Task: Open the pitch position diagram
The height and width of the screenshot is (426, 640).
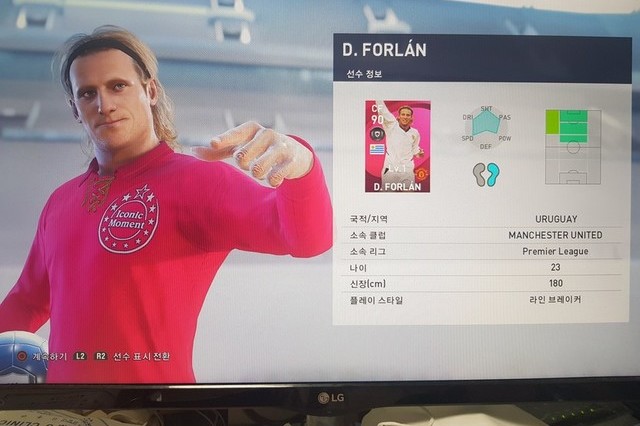Action: click(572, 146)
